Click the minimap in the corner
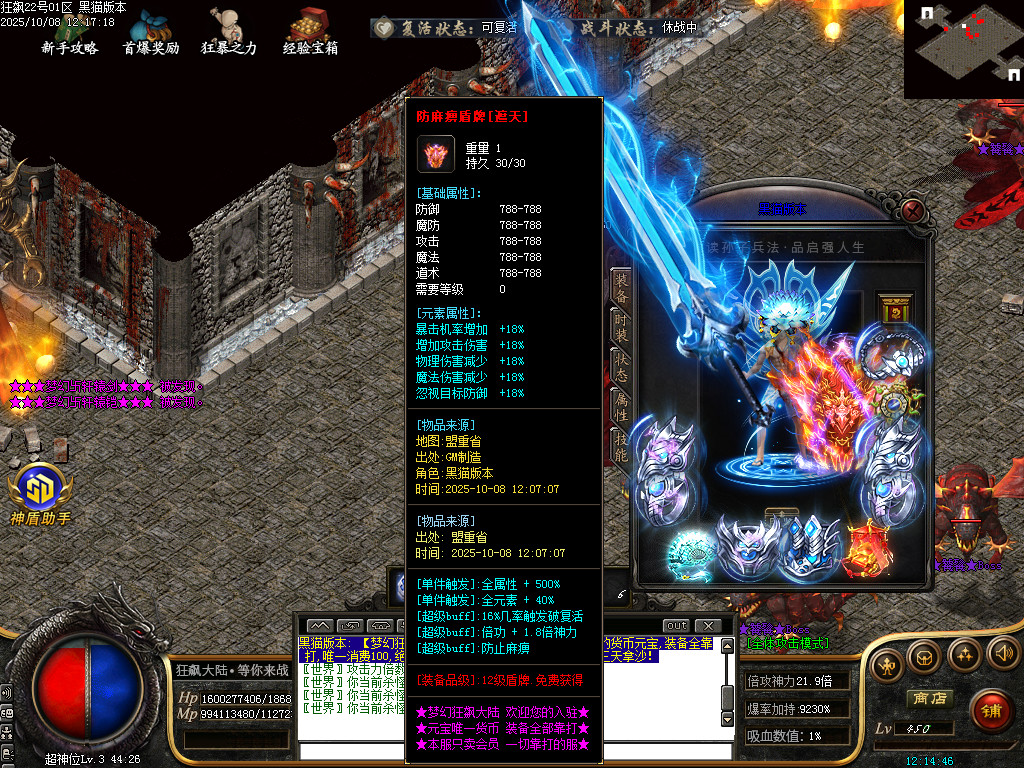This screenshot has width=1024, height=768. 963,48
